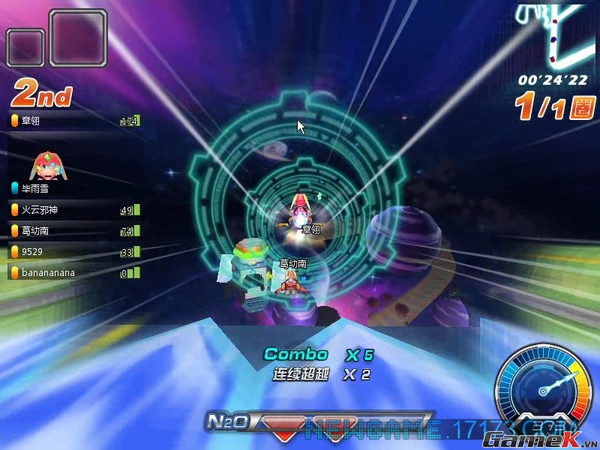Select the smaller item slot
The image size is (600, 450).
point(25,47)
